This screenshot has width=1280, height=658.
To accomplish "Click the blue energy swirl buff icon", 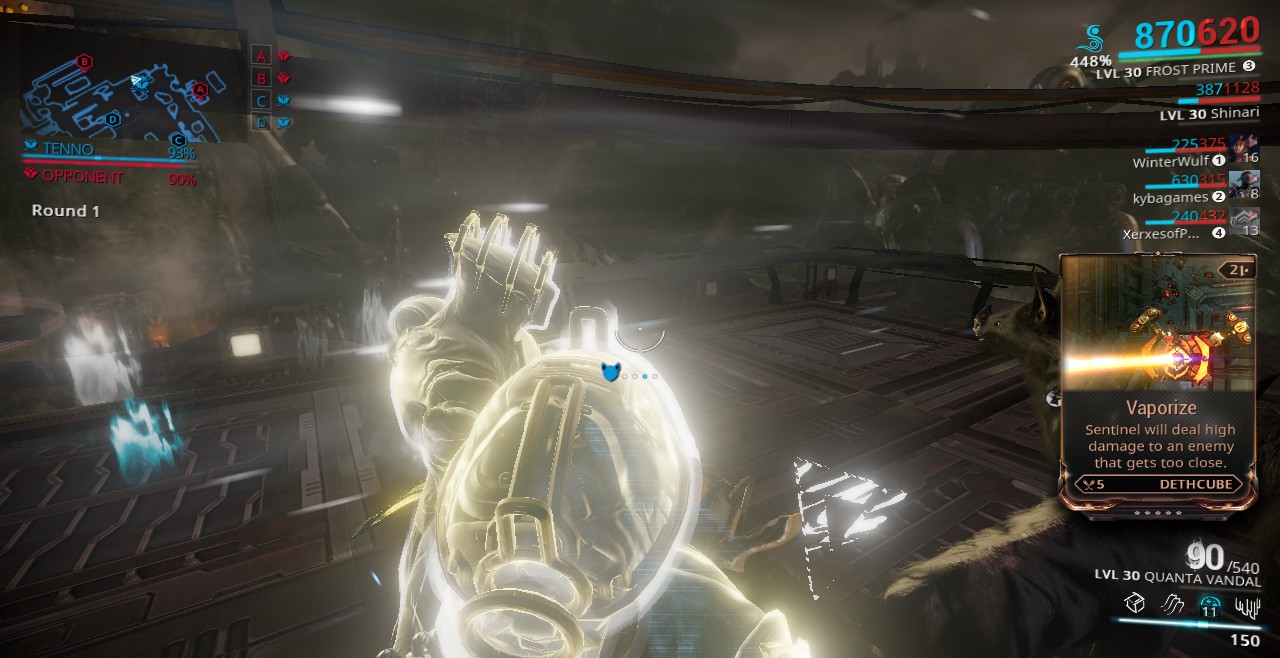I will [x=1093, y=40].
